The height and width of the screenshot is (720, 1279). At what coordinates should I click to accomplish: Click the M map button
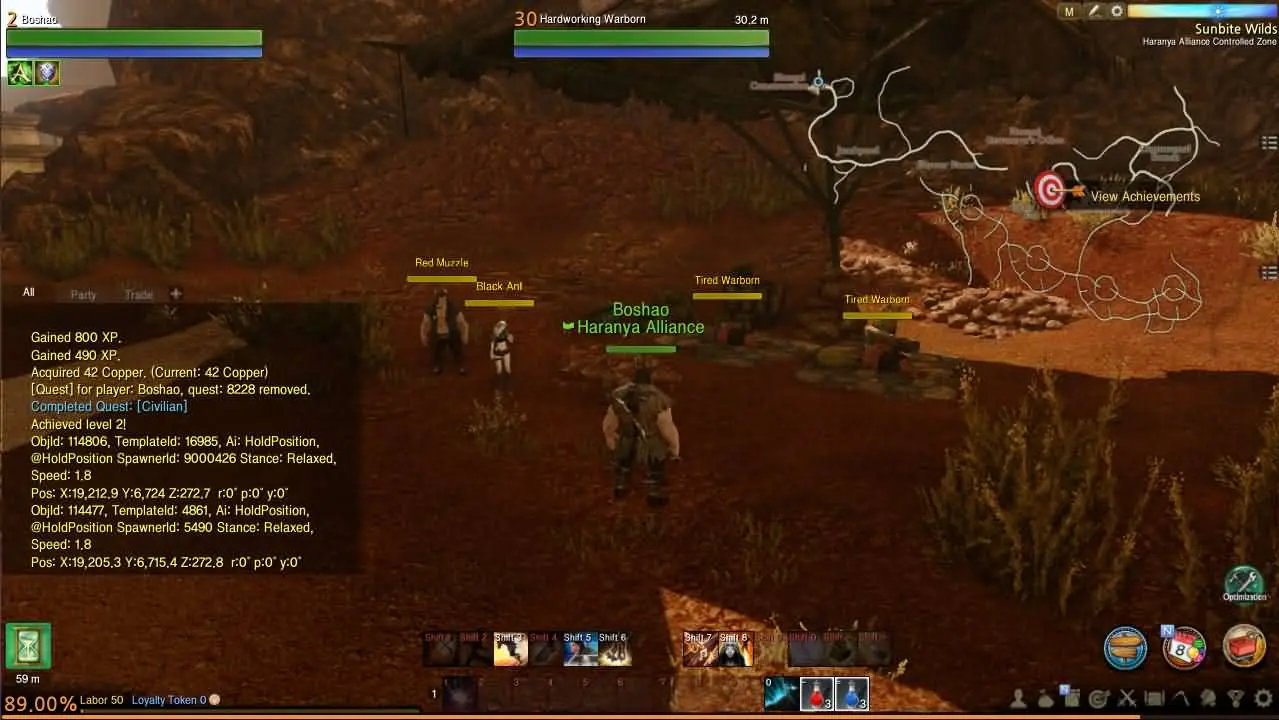tap(1070, 11)
